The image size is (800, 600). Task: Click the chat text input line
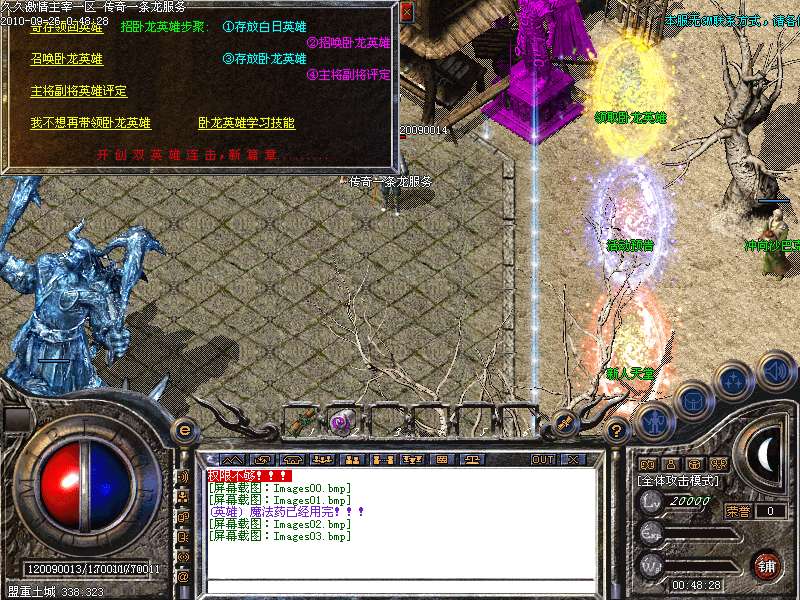tap(400, 585)
